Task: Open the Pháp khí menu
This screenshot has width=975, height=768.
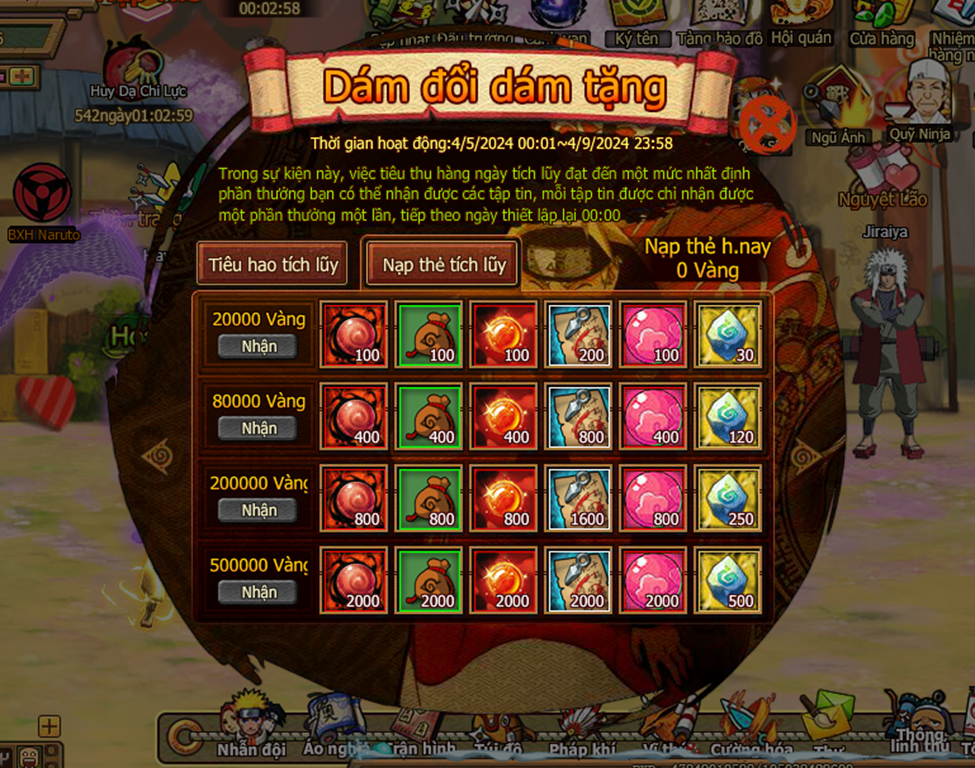Action: point(580,730)
